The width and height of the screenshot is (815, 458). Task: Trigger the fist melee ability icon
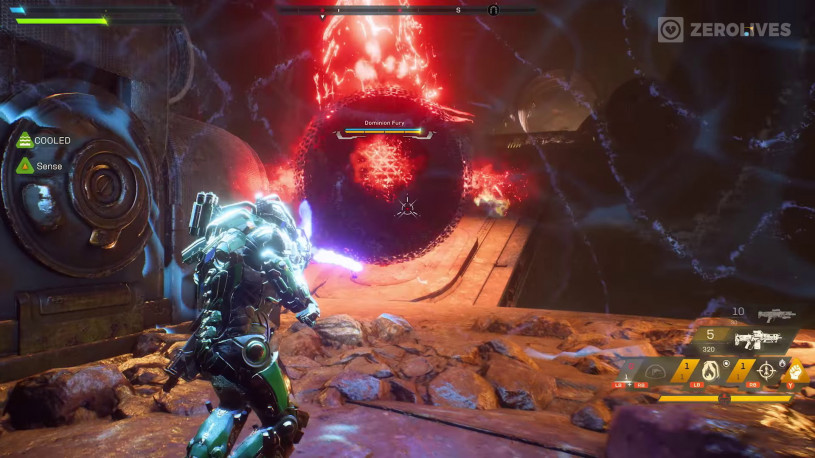point(798,371)
